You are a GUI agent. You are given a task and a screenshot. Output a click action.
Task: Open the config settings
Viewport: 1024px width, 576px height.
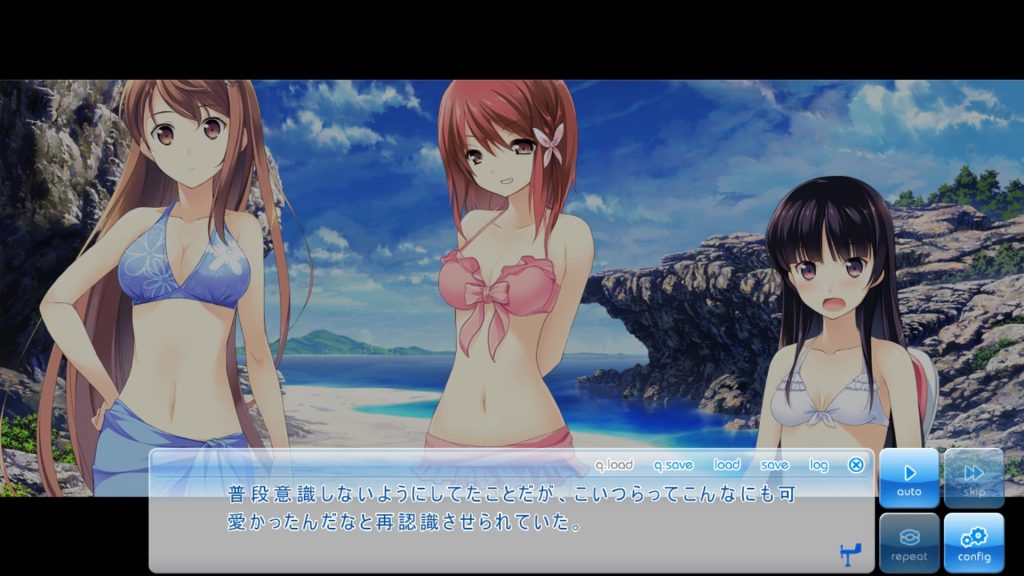coord(973,543)
